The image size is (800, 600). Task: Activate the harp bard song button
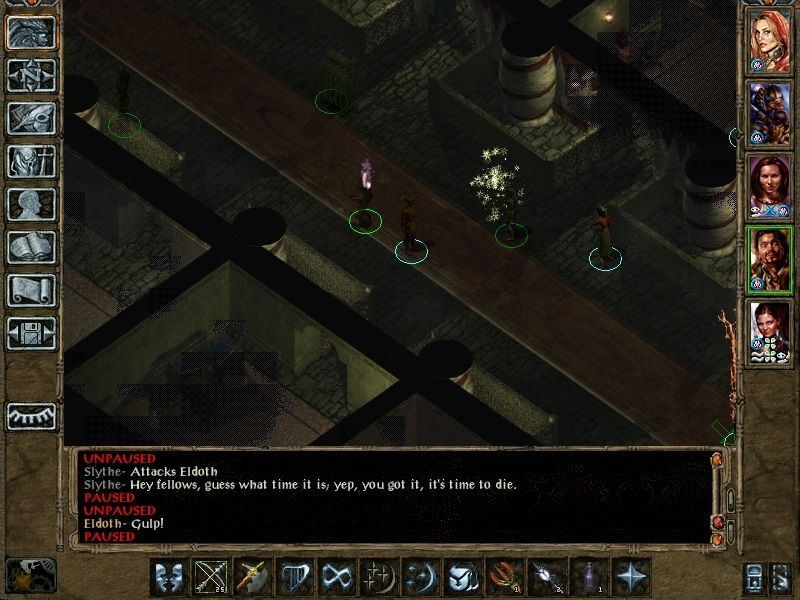click(x=294, y=578)
